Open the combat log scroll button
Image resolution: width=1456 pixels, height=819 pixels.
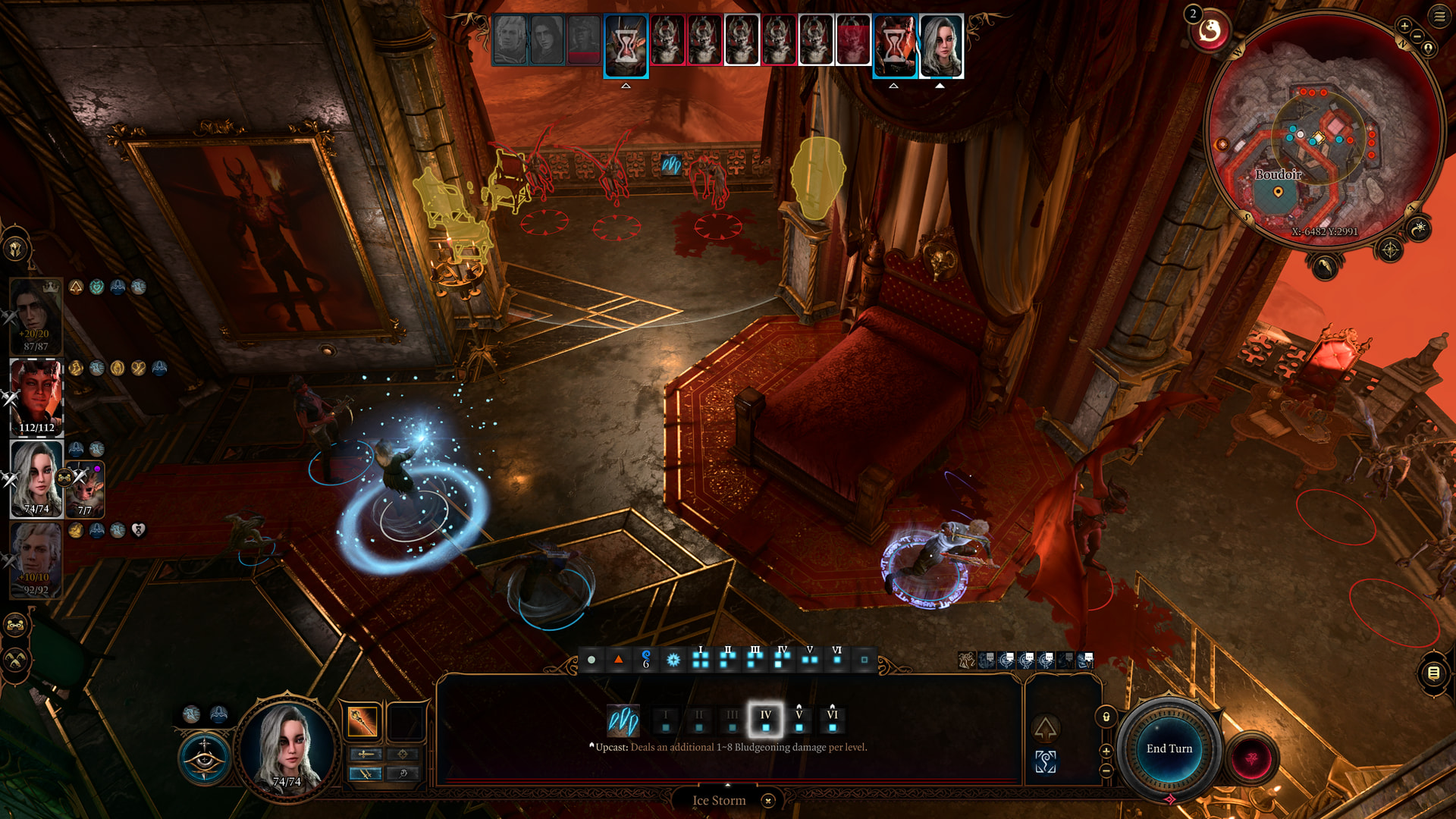1433,673
